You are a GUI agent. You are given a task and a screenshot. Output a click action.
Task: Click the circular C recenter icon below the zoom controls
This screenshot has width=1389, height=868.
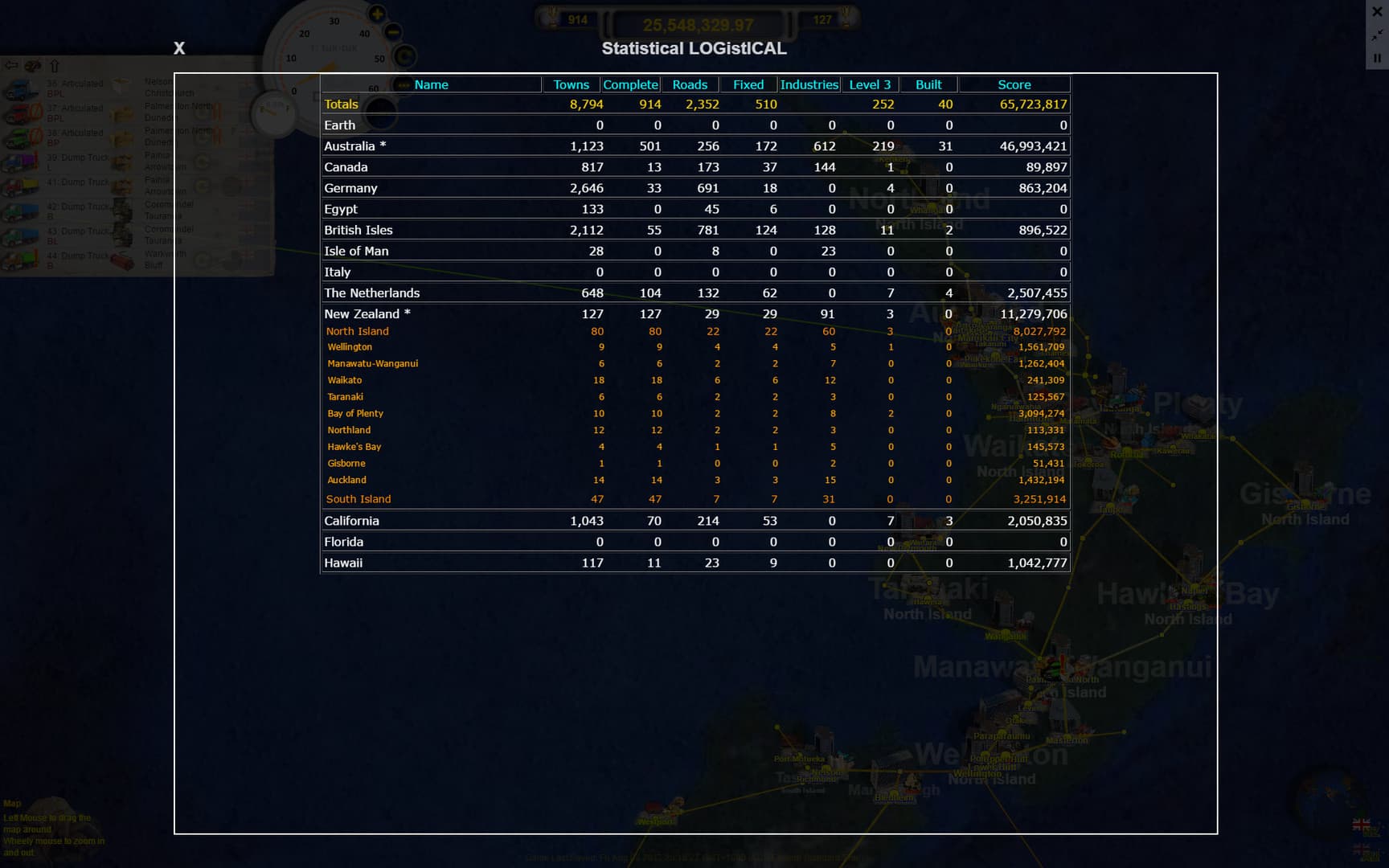pos(404,55)
